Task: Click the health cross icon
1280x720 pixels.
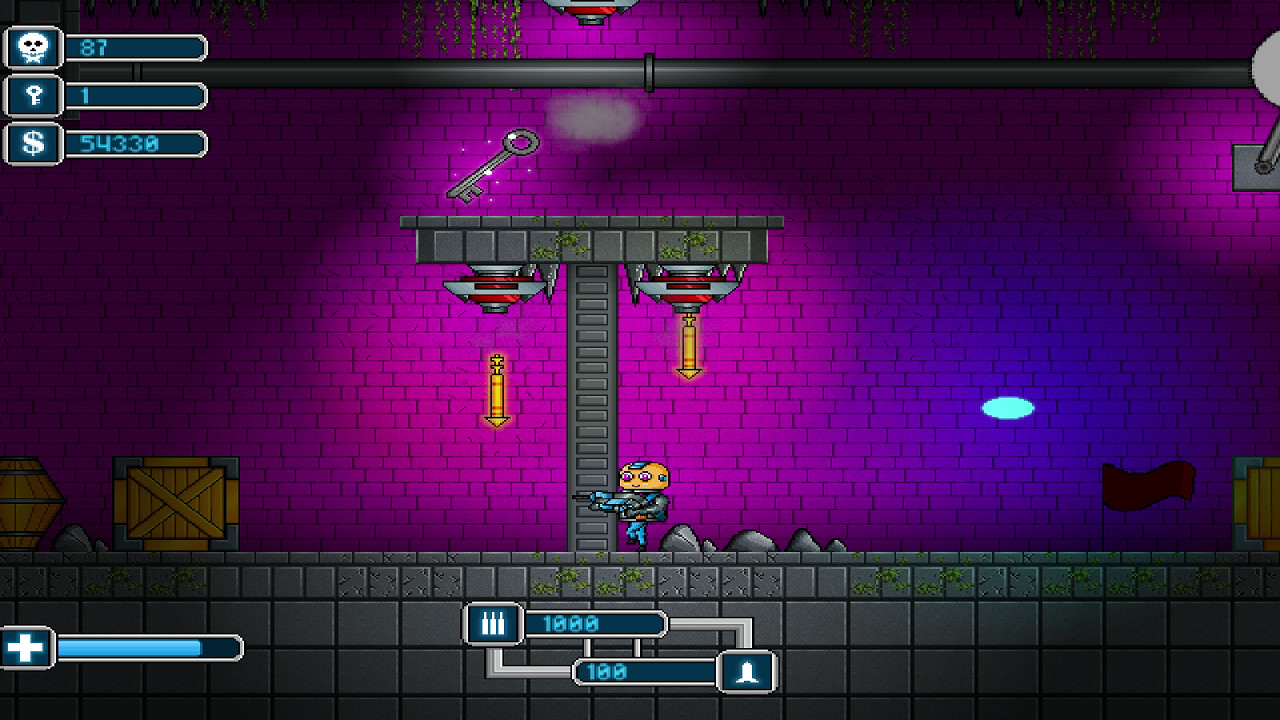Action: point(26,648)
